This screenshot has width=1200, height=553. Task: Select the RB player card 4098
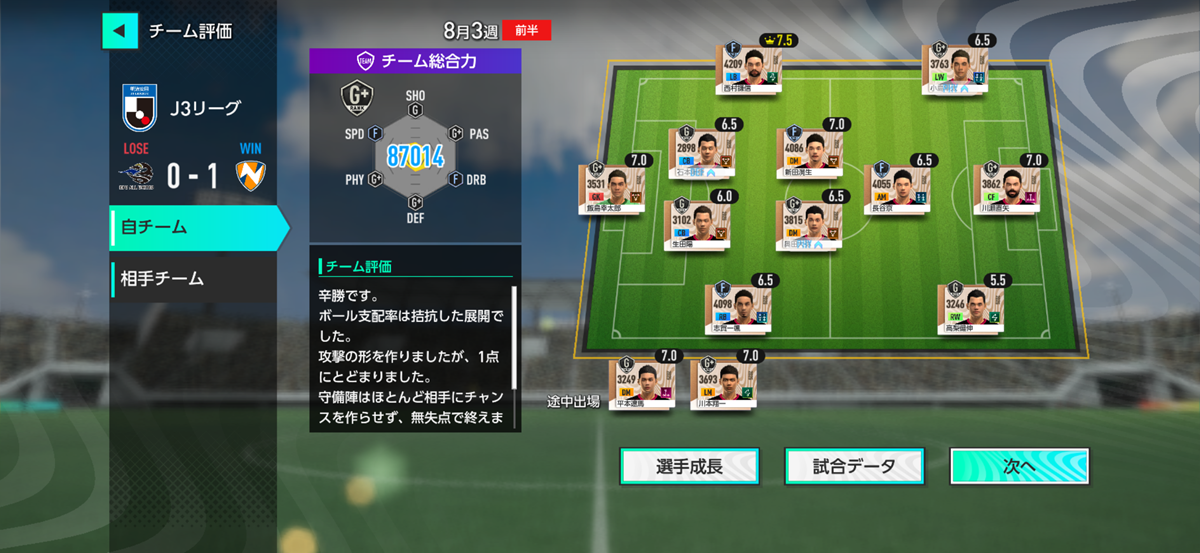point(738,307)
